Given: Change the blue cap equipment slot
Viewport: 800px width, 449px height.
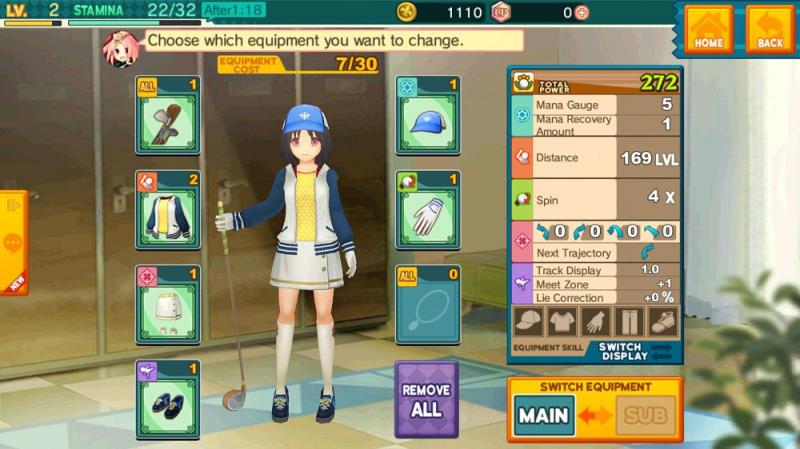Looking at the screenshot, I should 428,116.
